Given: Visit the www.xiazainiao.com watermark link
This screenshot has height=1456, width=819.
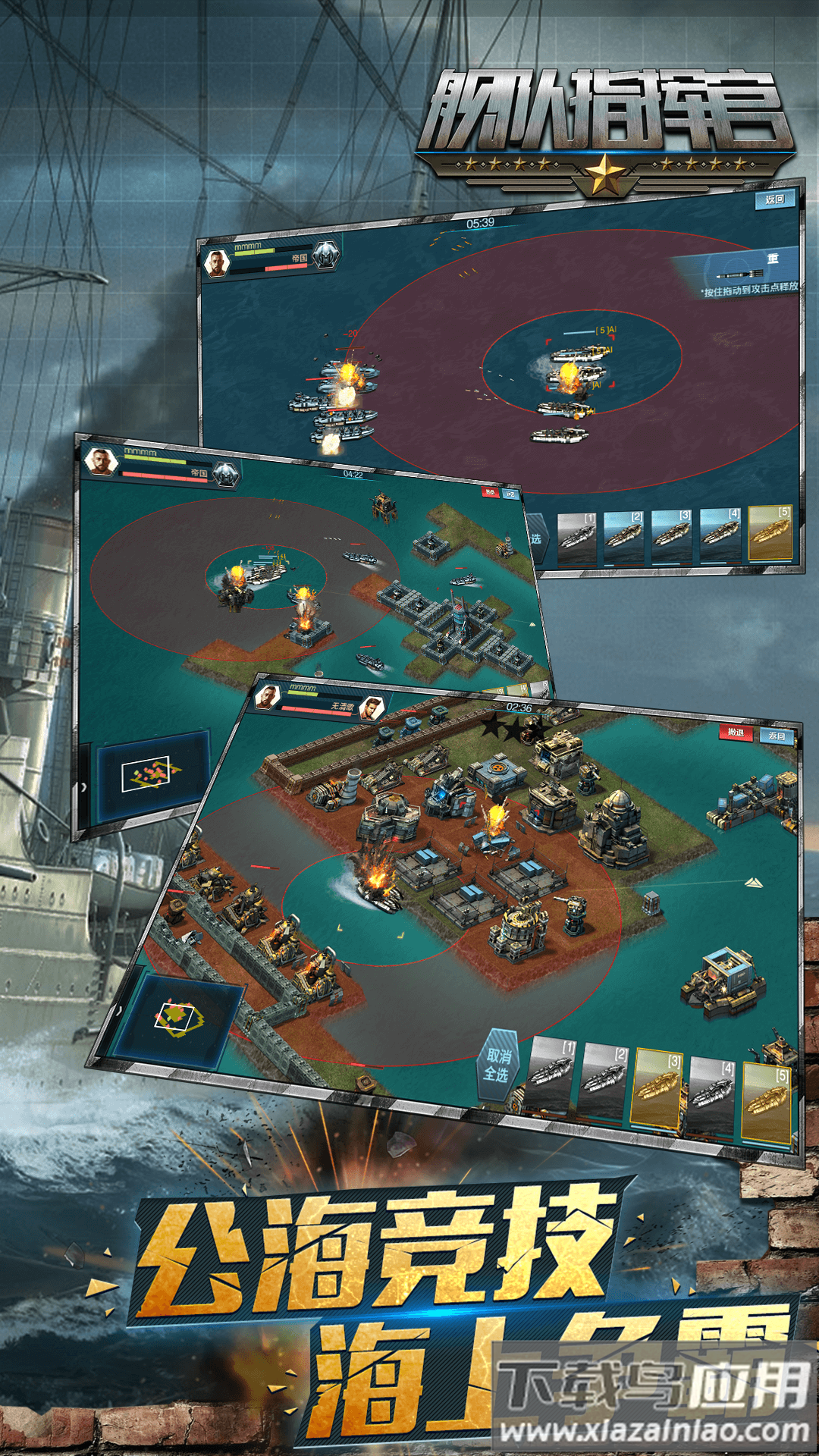Looking at the screenshot, I should 654,1430.
